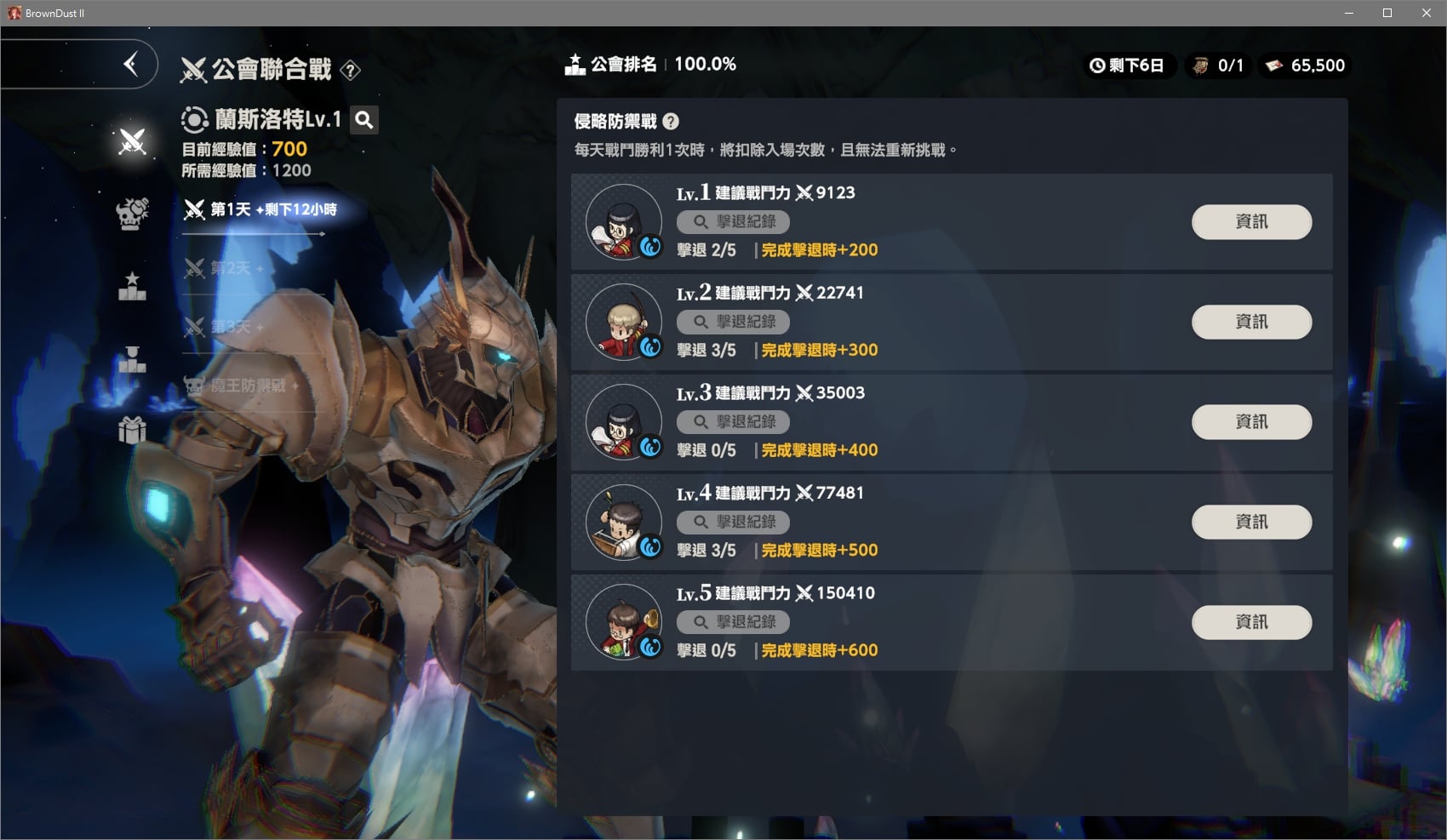Open 資訊 for the Lv.5 battle
Screen dimensions: 1447x840
[x=1251, y=622]
